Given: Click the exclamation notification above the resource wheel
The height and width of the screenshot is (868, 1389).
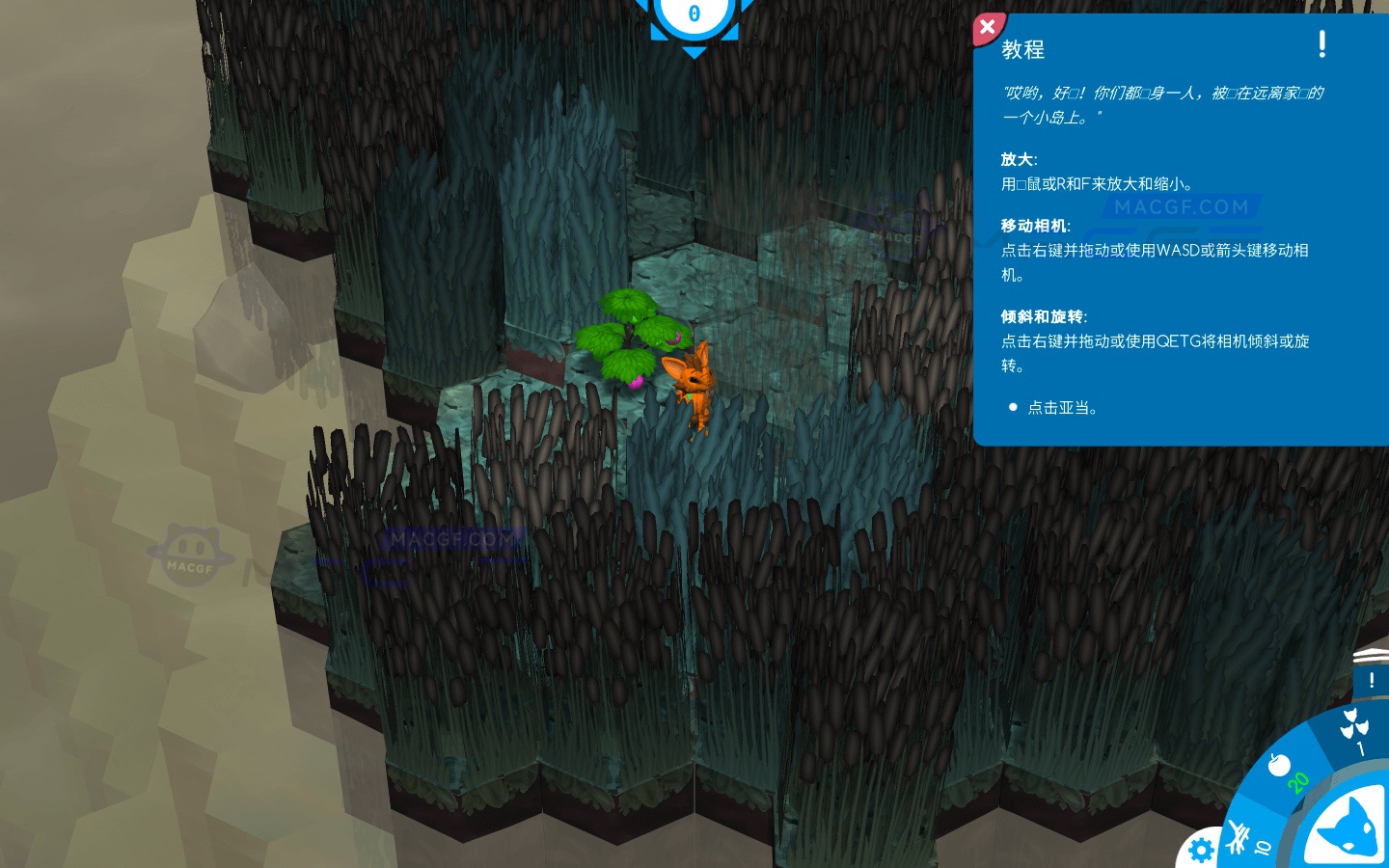Looking at the screenshot, I should click(x=1371, y=680).
